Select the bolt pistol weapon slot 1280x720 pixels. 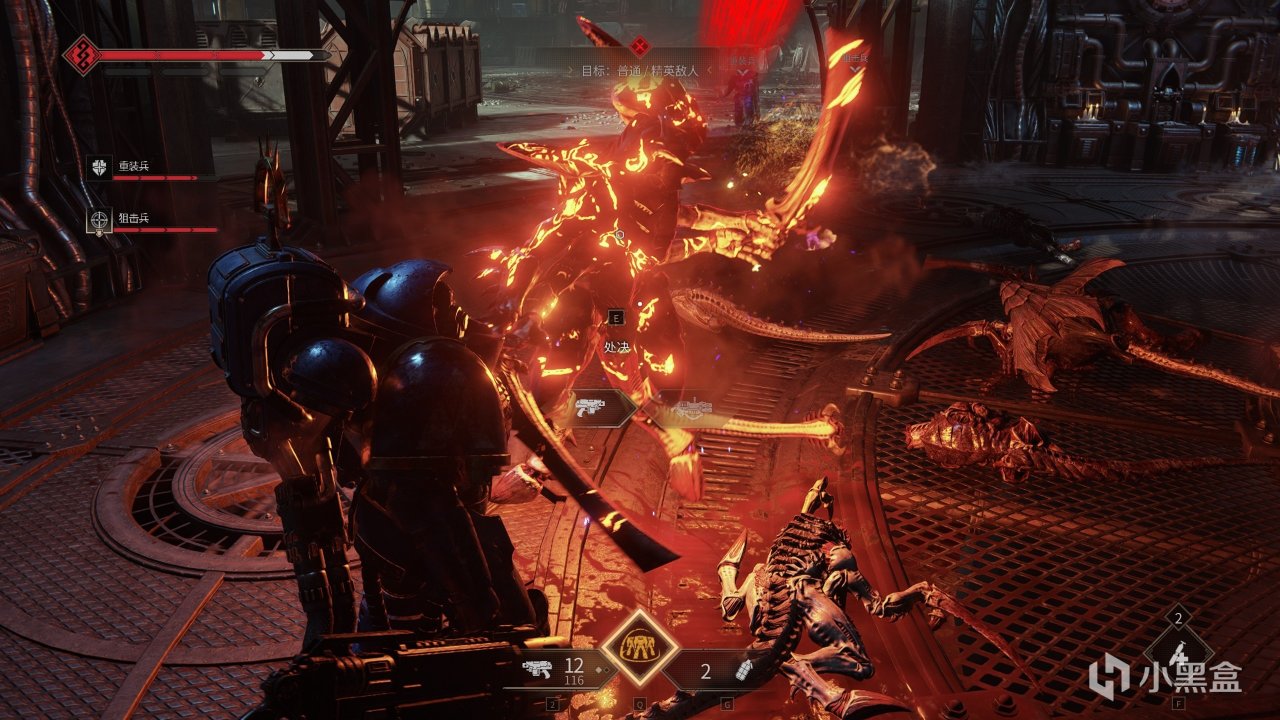click(556, 671)
